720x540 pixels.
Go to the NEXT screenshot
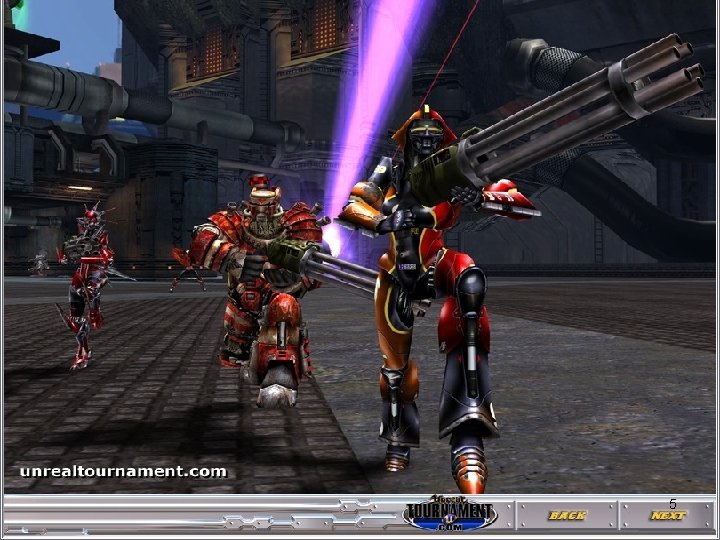(x=667, y=516)
